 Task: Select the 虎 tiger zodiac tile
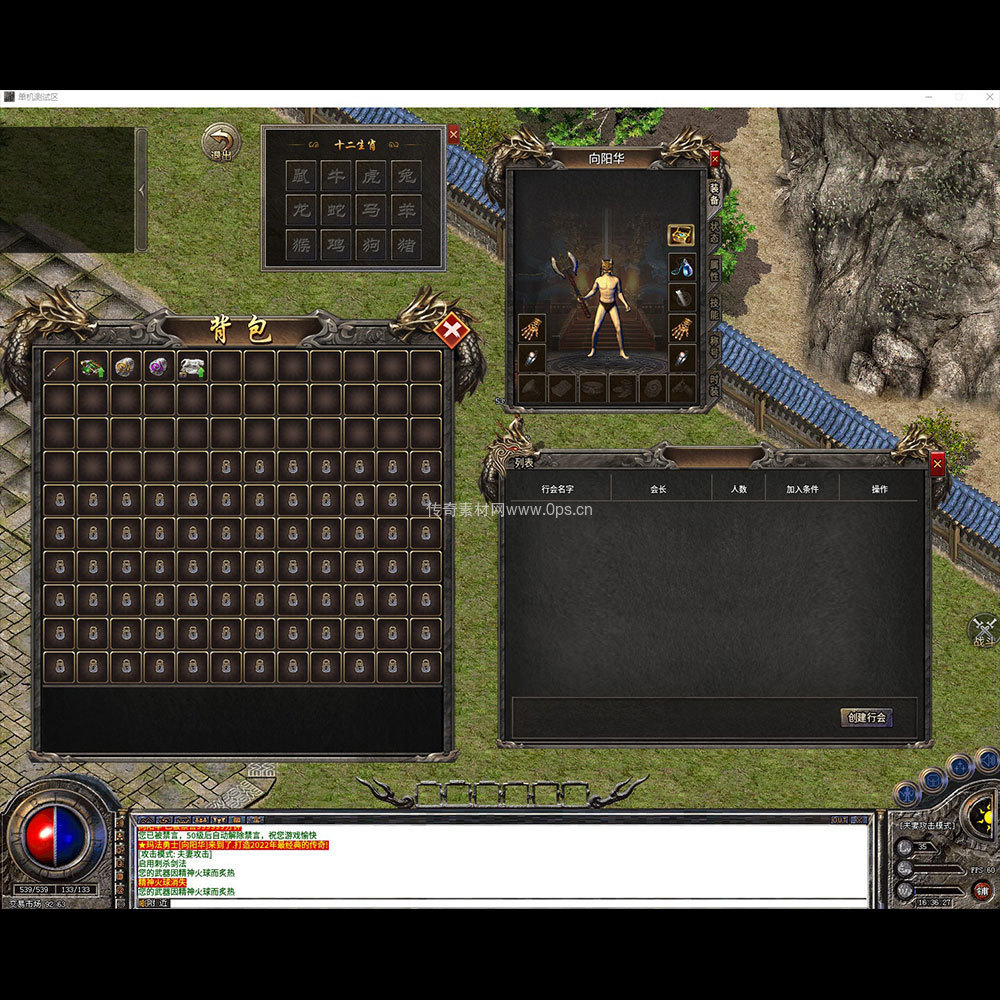(x=371, y=177)
